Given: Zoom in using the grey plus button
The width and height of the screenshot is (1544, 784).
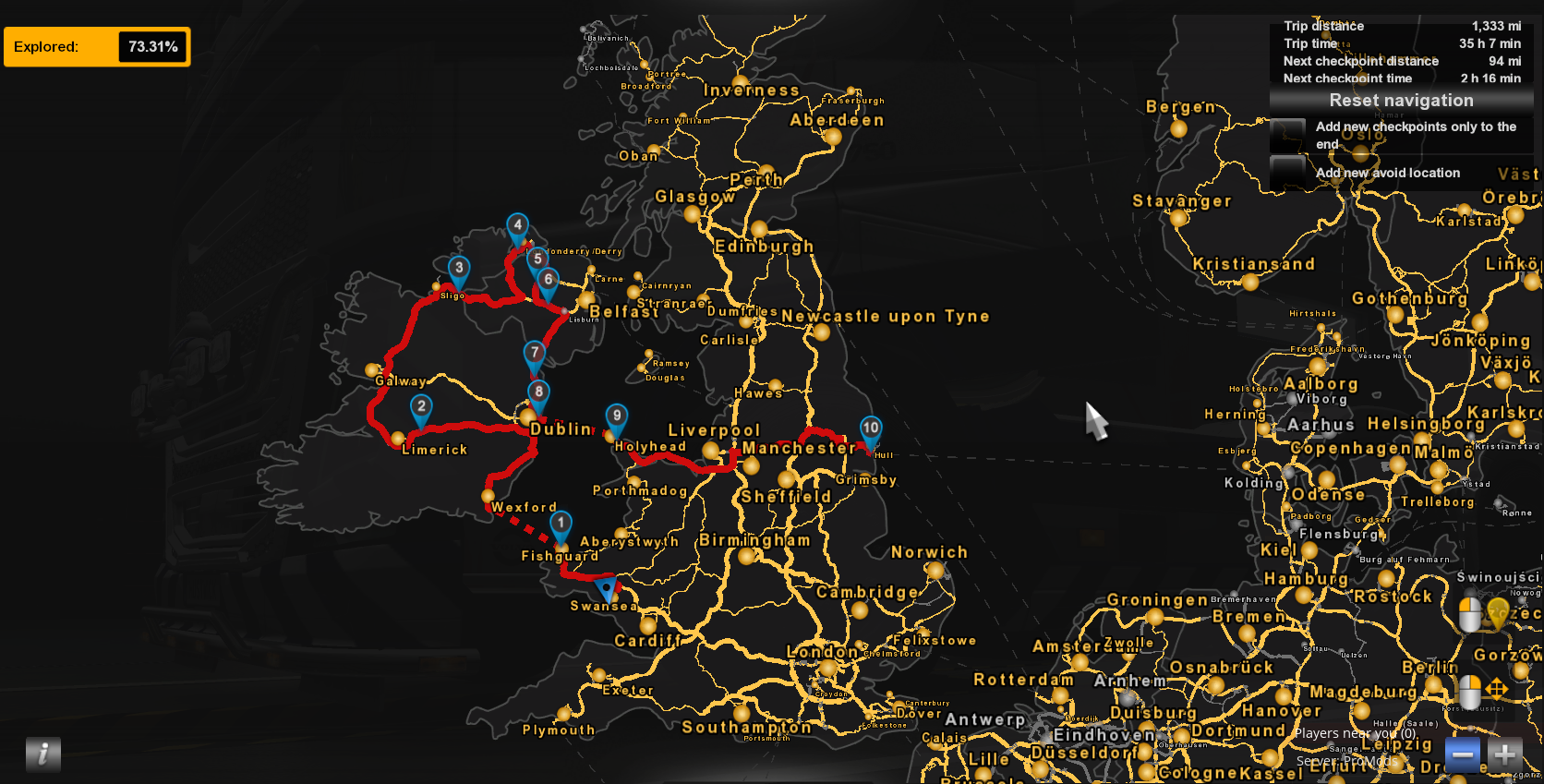Looking at the screenshot, I should 1504,754.
